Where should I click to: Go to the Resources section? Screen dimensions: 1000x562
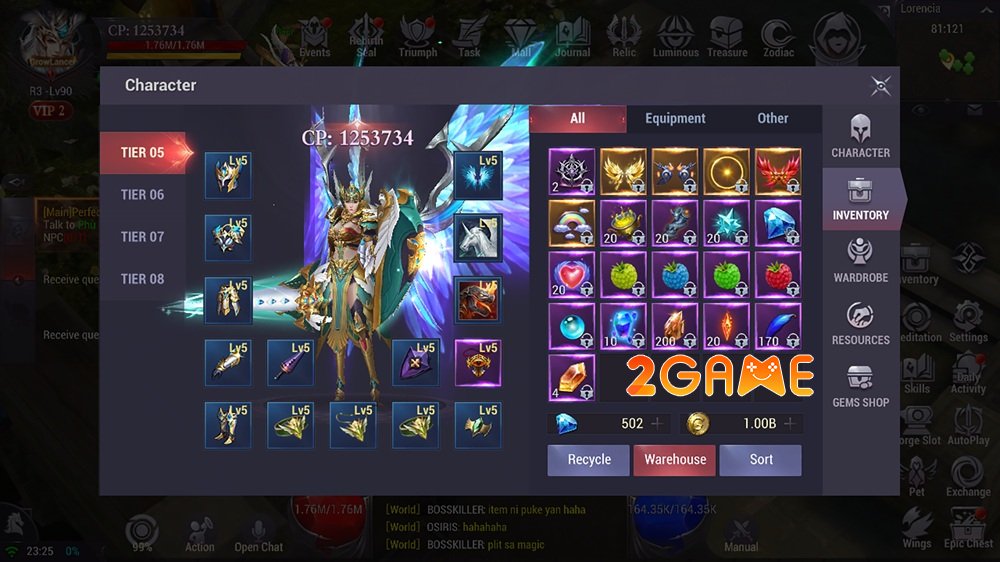(860, 325)
